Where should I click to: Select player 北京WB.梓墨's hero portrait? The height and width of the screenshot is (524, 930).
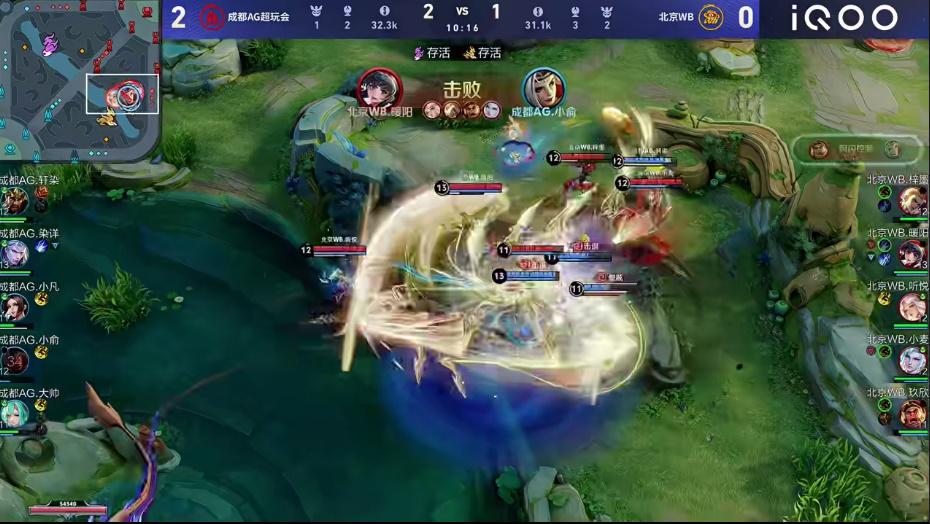tap(911, 201)
